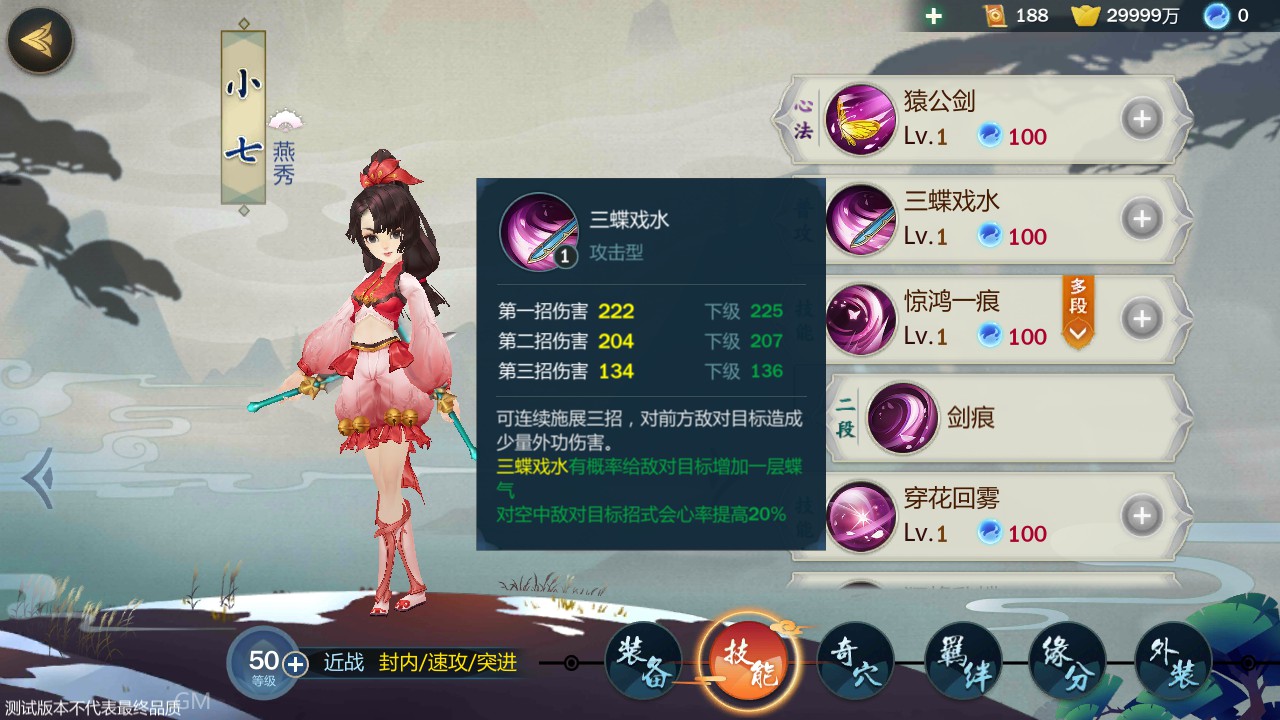Collapse the skill panel with the left-edge arrow
1280x720 pixels.
tap(40, 480)
